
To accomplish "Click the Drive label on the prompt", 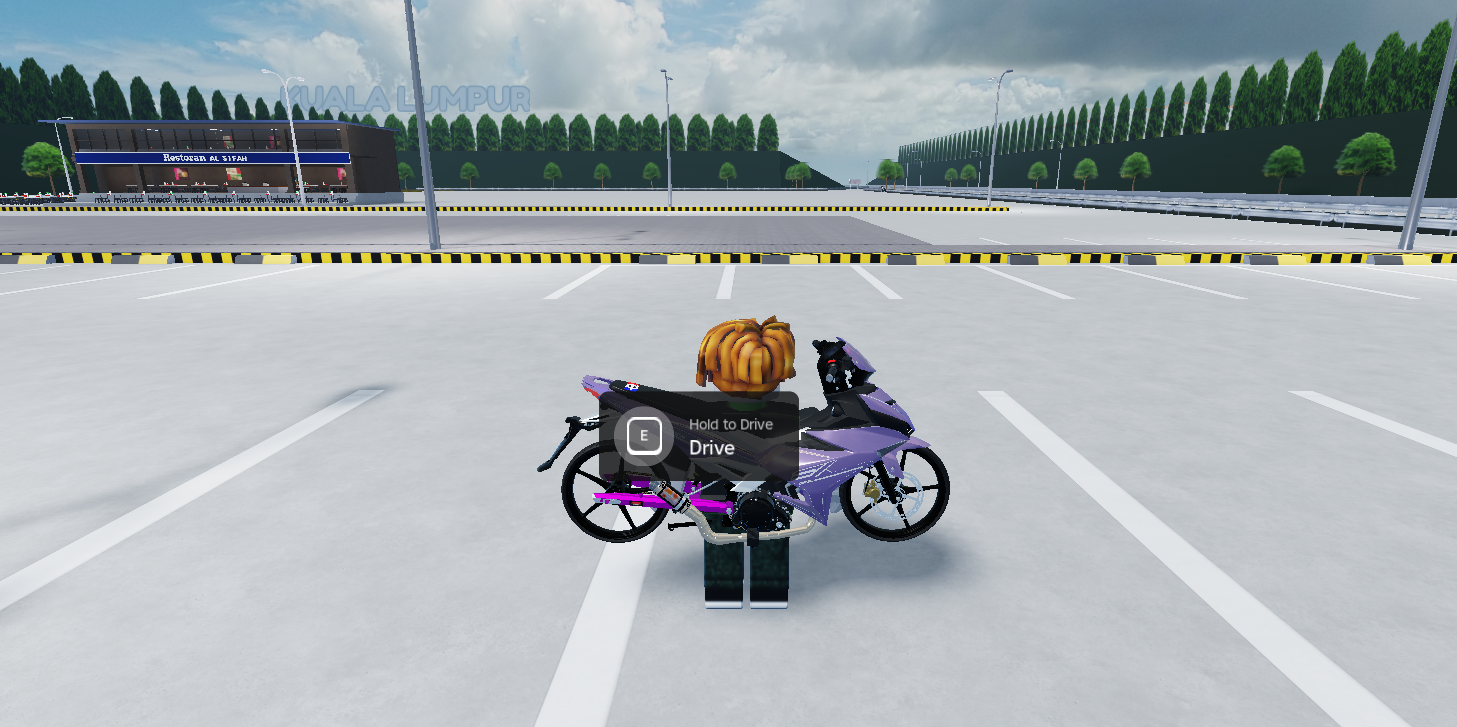I will click(x=710, y=447).
